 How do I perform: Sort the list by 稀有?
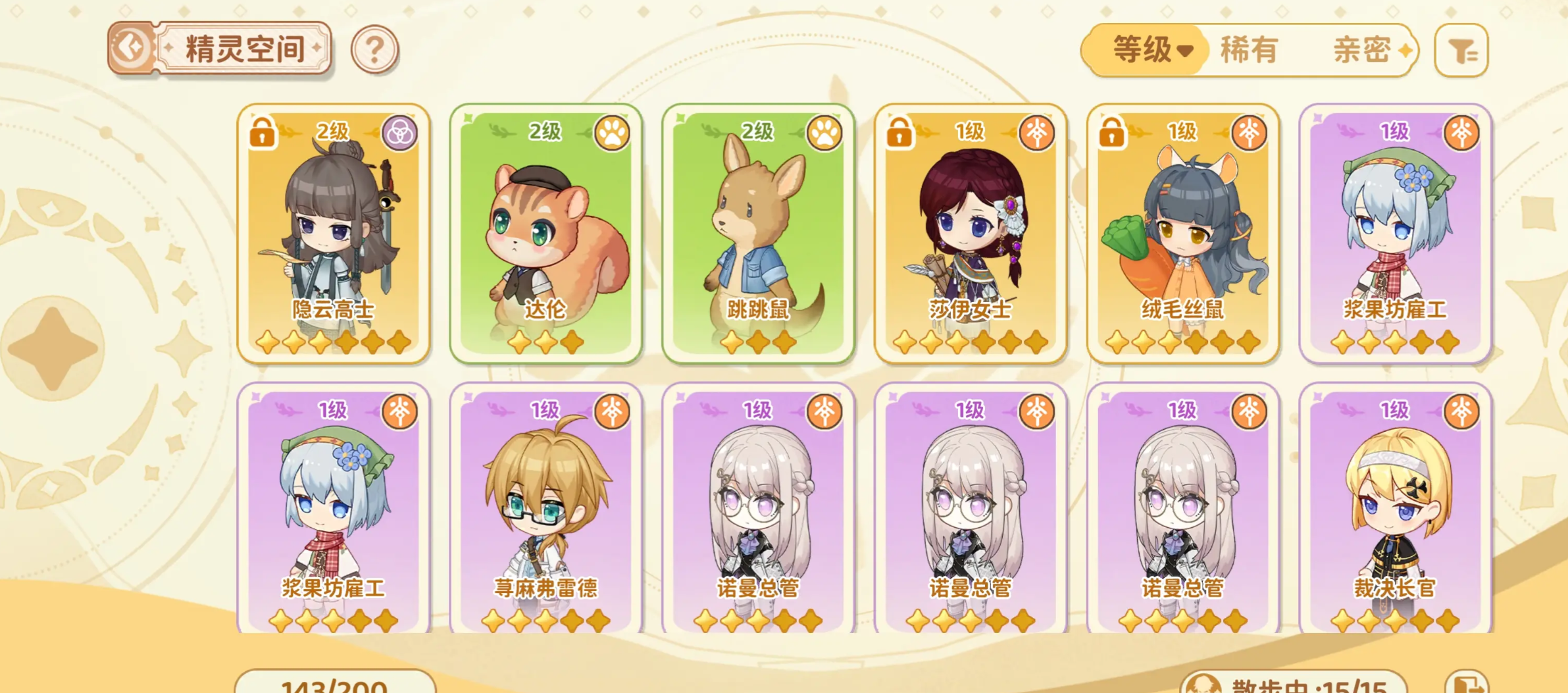[1249, 50]
